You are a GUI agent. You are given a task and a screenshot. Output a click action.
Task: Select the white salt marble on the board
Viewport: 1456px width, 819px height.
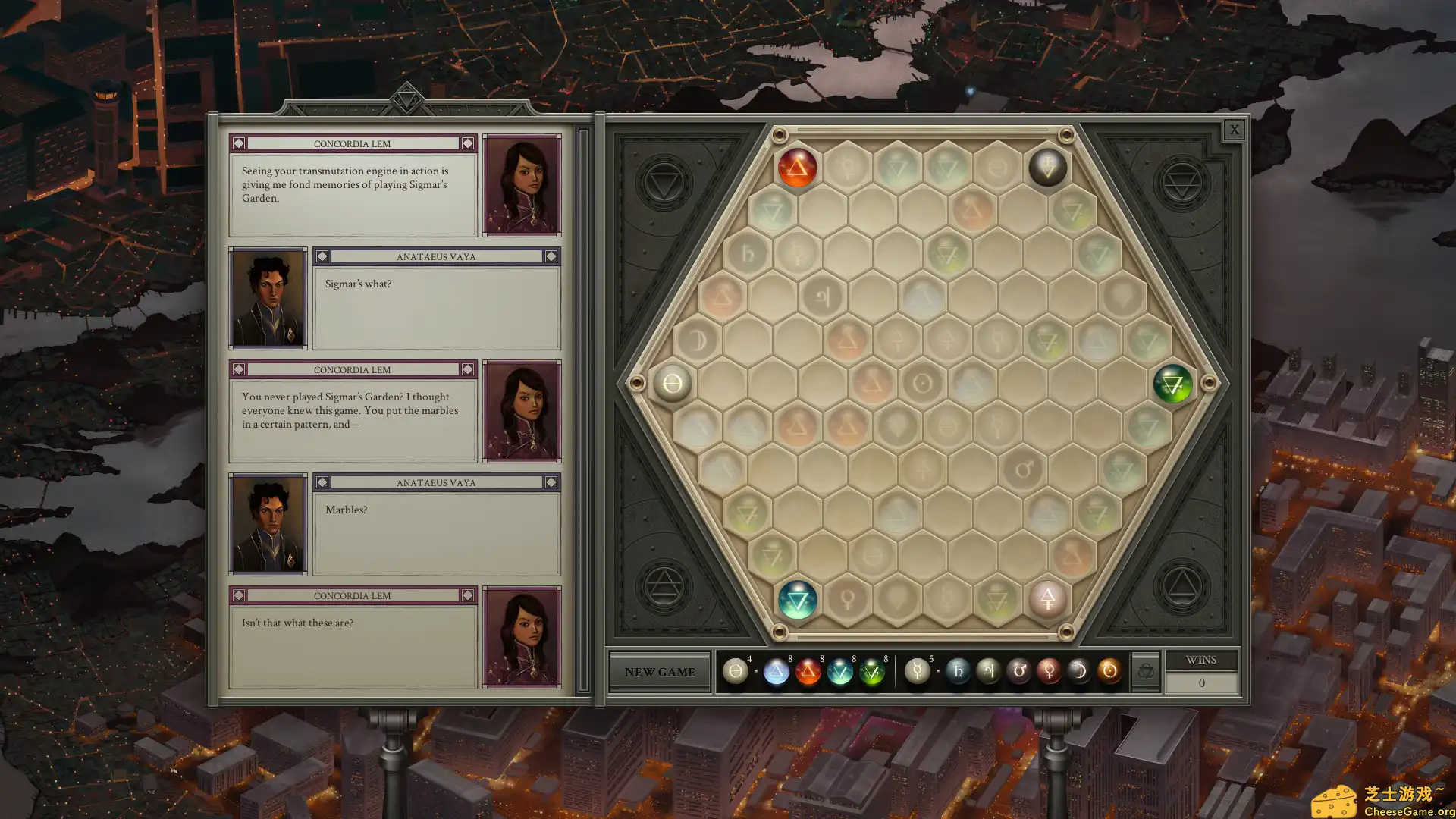pos(672,384)
